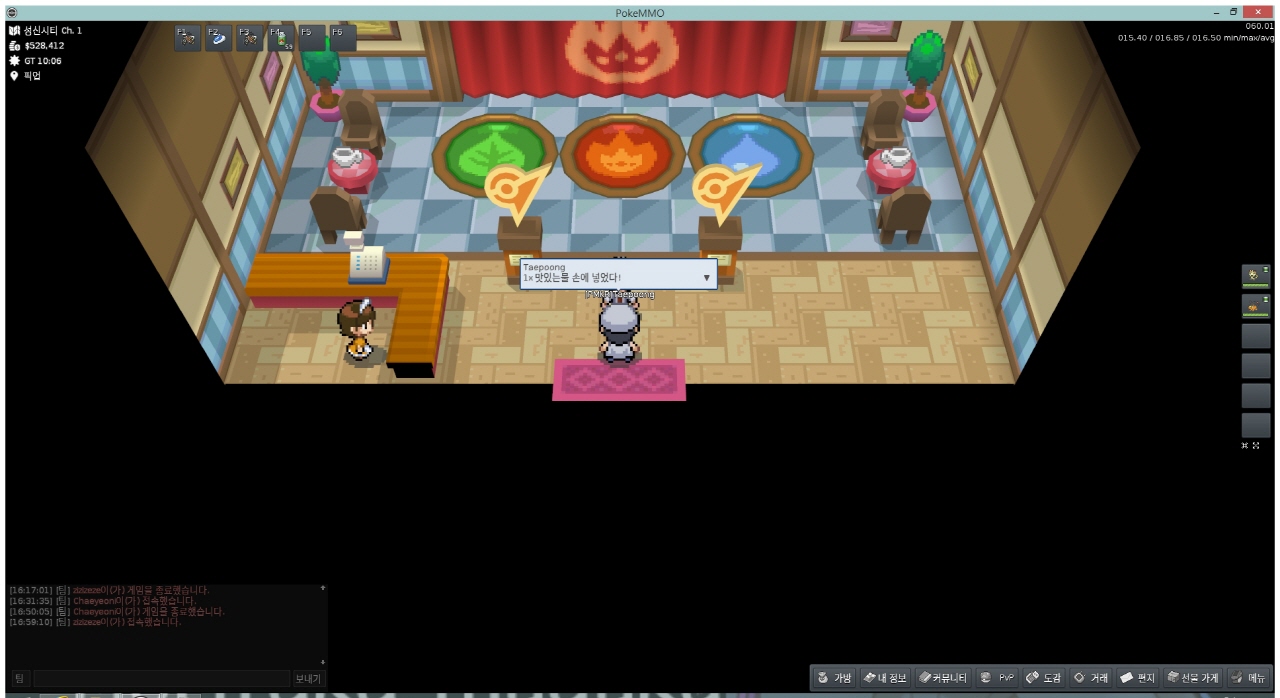Open the 편지 mail window
The width and height of the screenshot is (1280, 698).
click(x=1137, y=678)
